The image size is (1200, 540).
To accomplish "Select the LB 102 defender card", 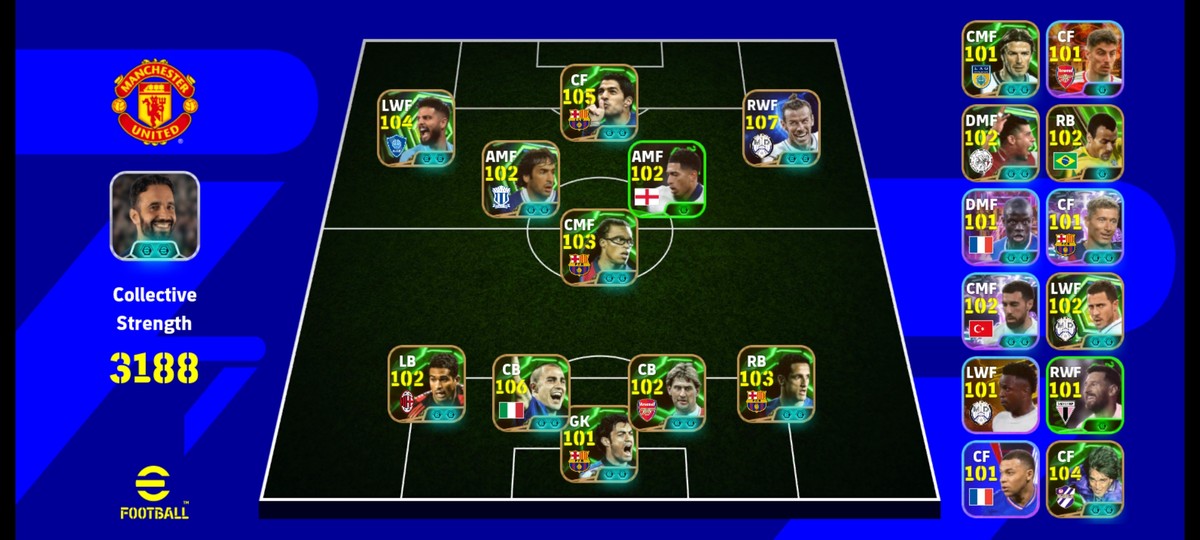I will pyautogui.click(x=426, y=383).
